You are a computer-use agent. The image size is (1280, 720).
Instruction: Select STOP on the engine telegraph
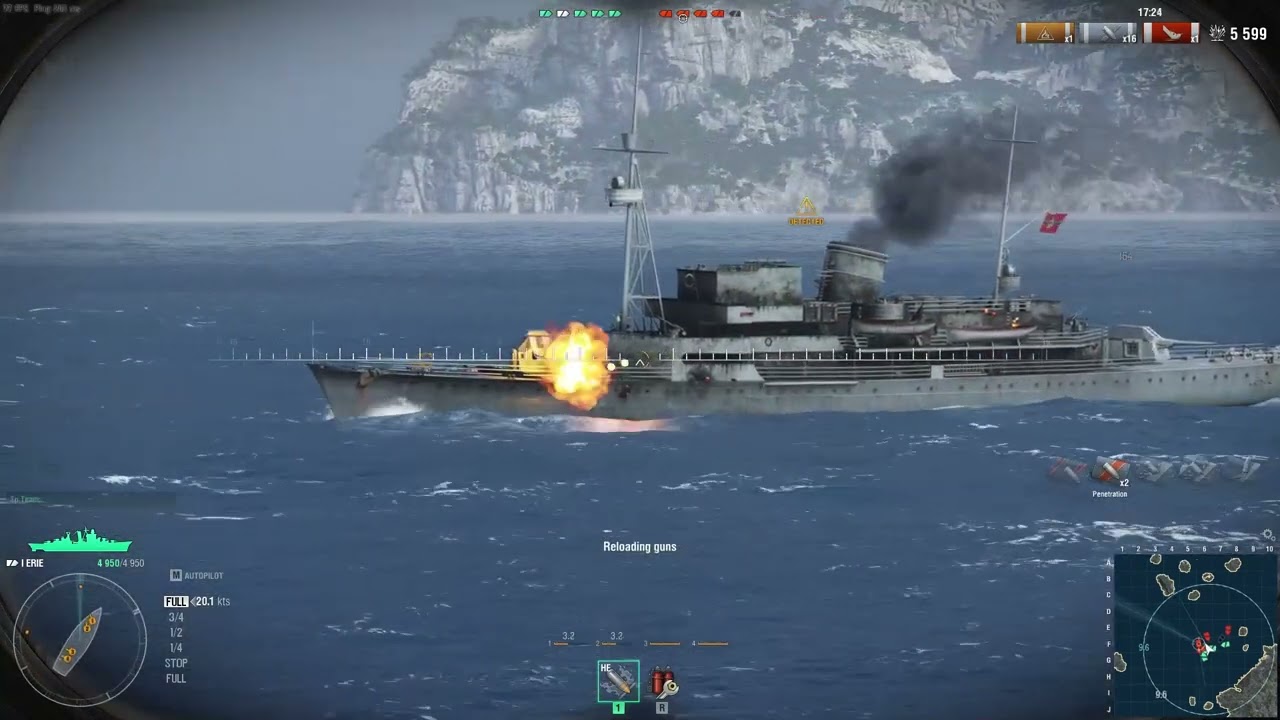coord(176,663)
